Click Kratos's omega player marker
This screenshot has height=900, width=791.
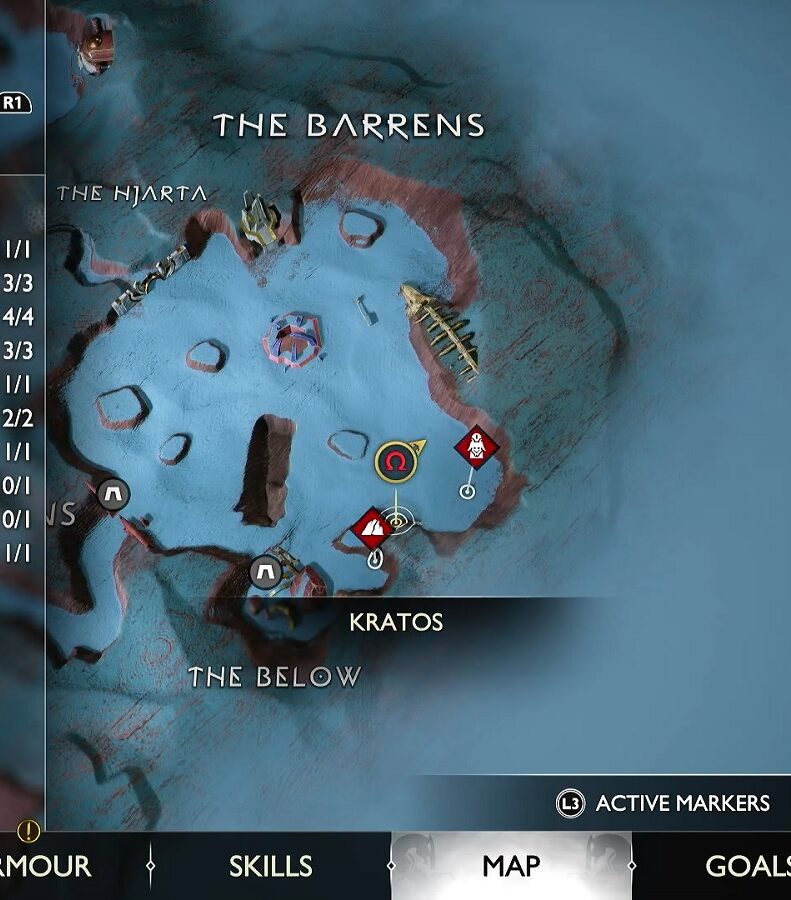tap(395, 461)
